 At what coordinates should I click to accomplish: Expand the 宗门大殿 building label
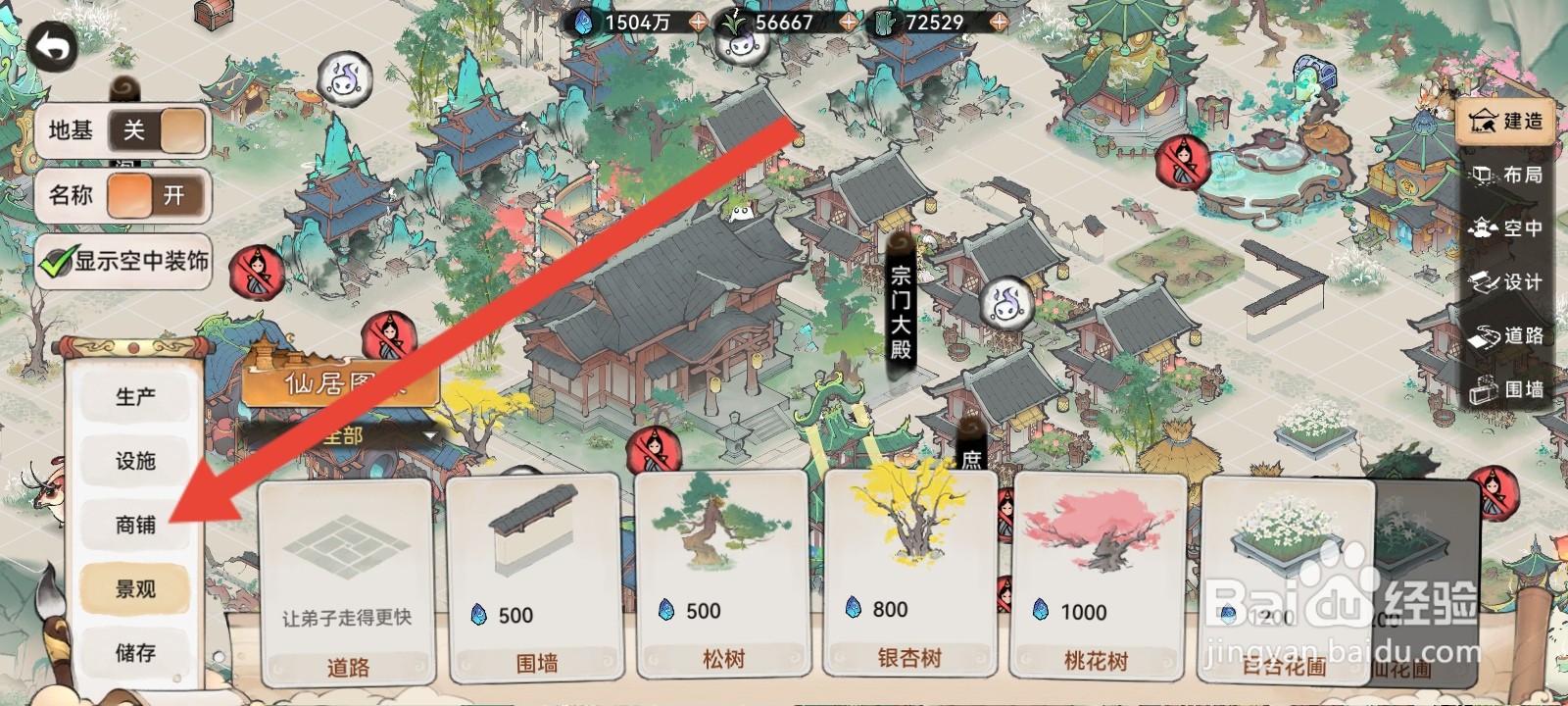[x=901, y=306]
